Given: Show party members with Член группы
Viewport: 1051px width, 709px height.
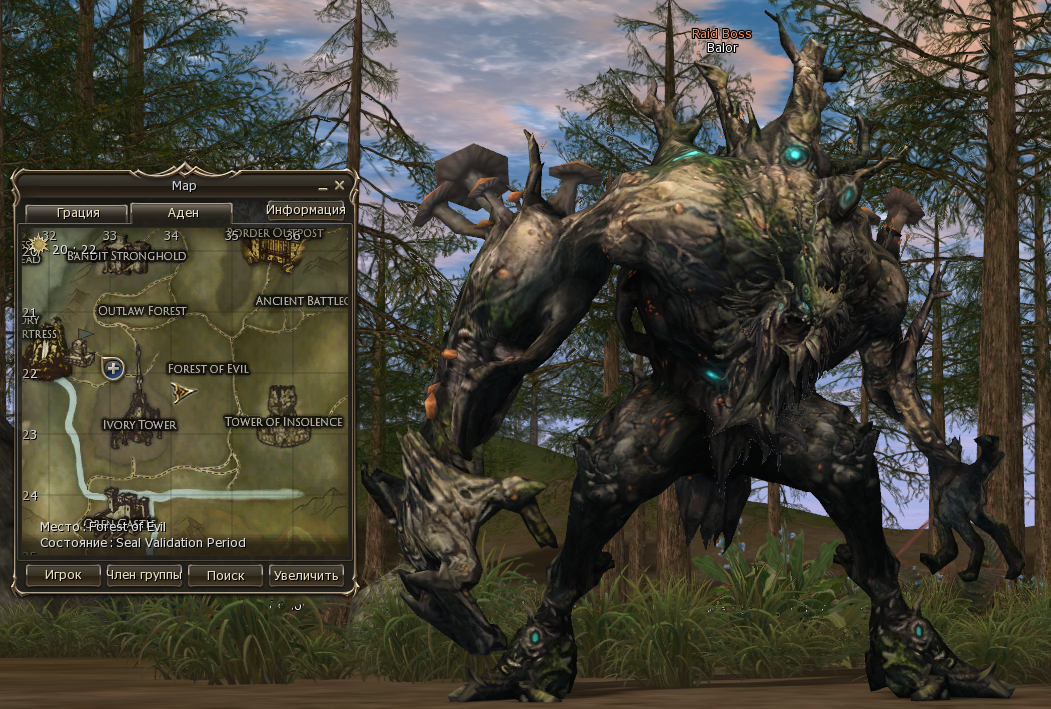Looking at the screenshot, I should [x=144, y=575].
